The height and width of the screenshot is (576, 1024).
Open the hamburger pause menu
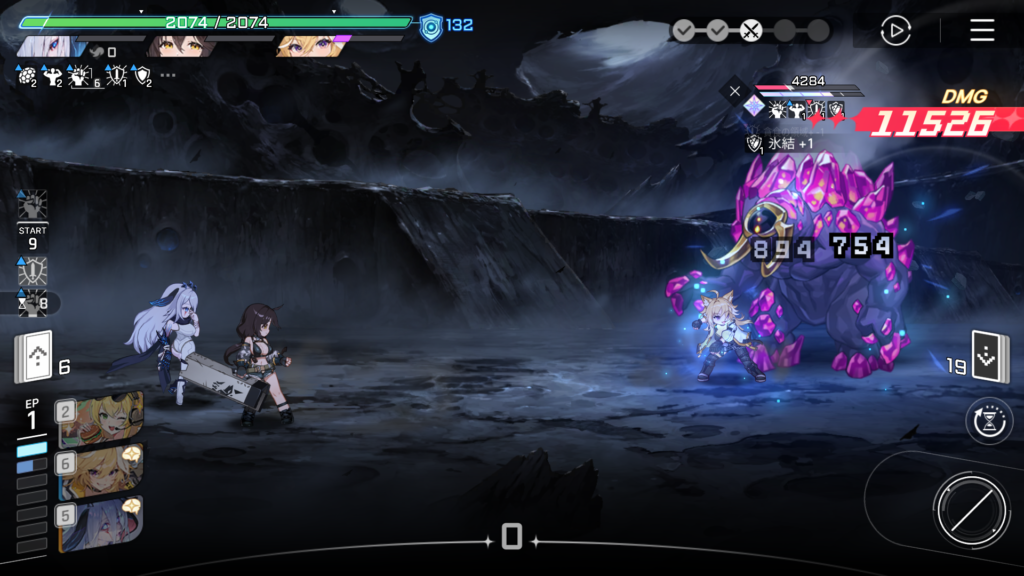[982, 30]
